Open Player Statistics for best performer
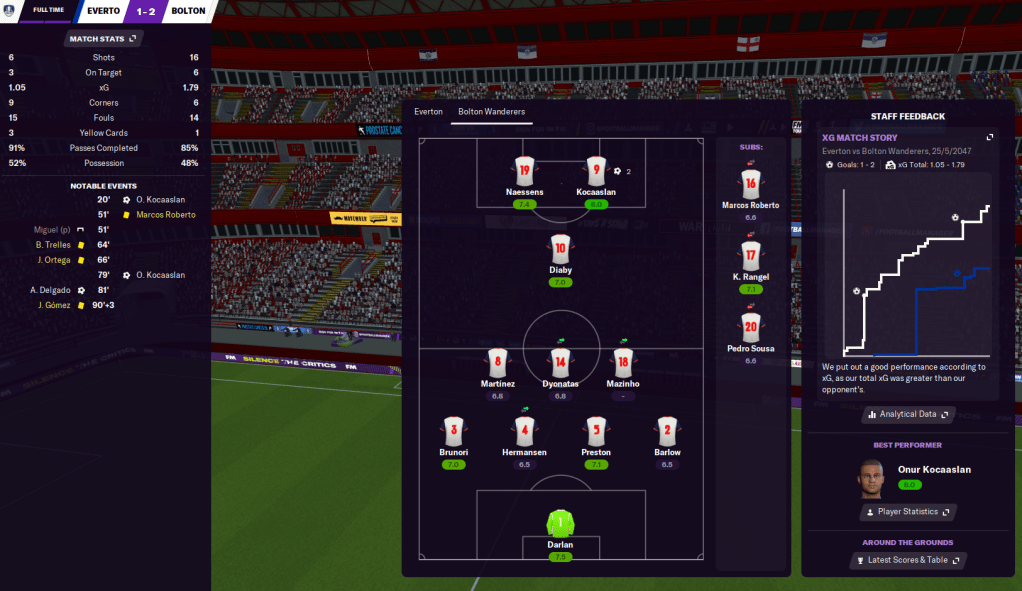This screenshot has height=591, width=1022. (x=908, y=512)
